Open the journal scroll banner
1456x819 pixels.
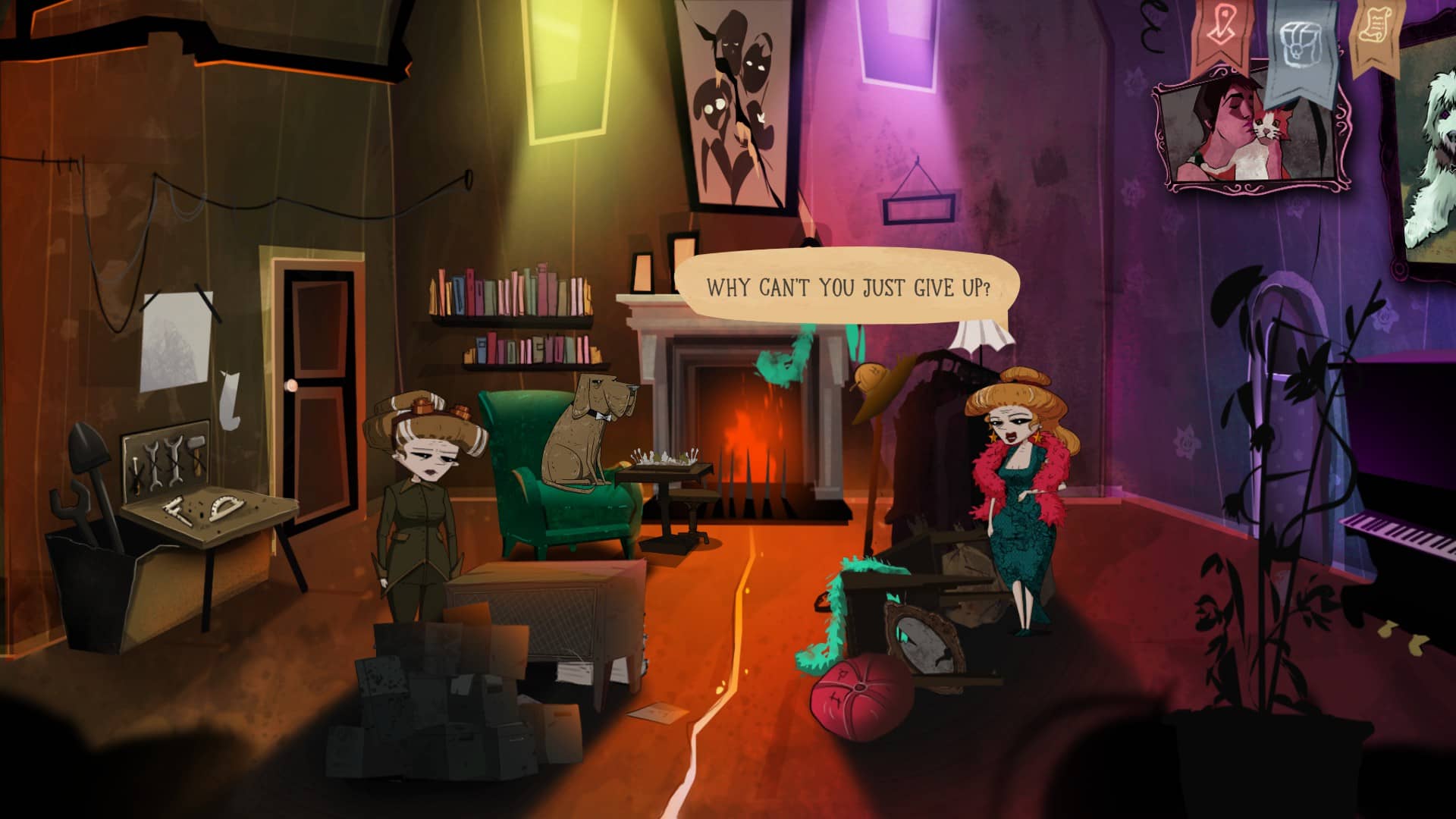tap(1375, 30)
